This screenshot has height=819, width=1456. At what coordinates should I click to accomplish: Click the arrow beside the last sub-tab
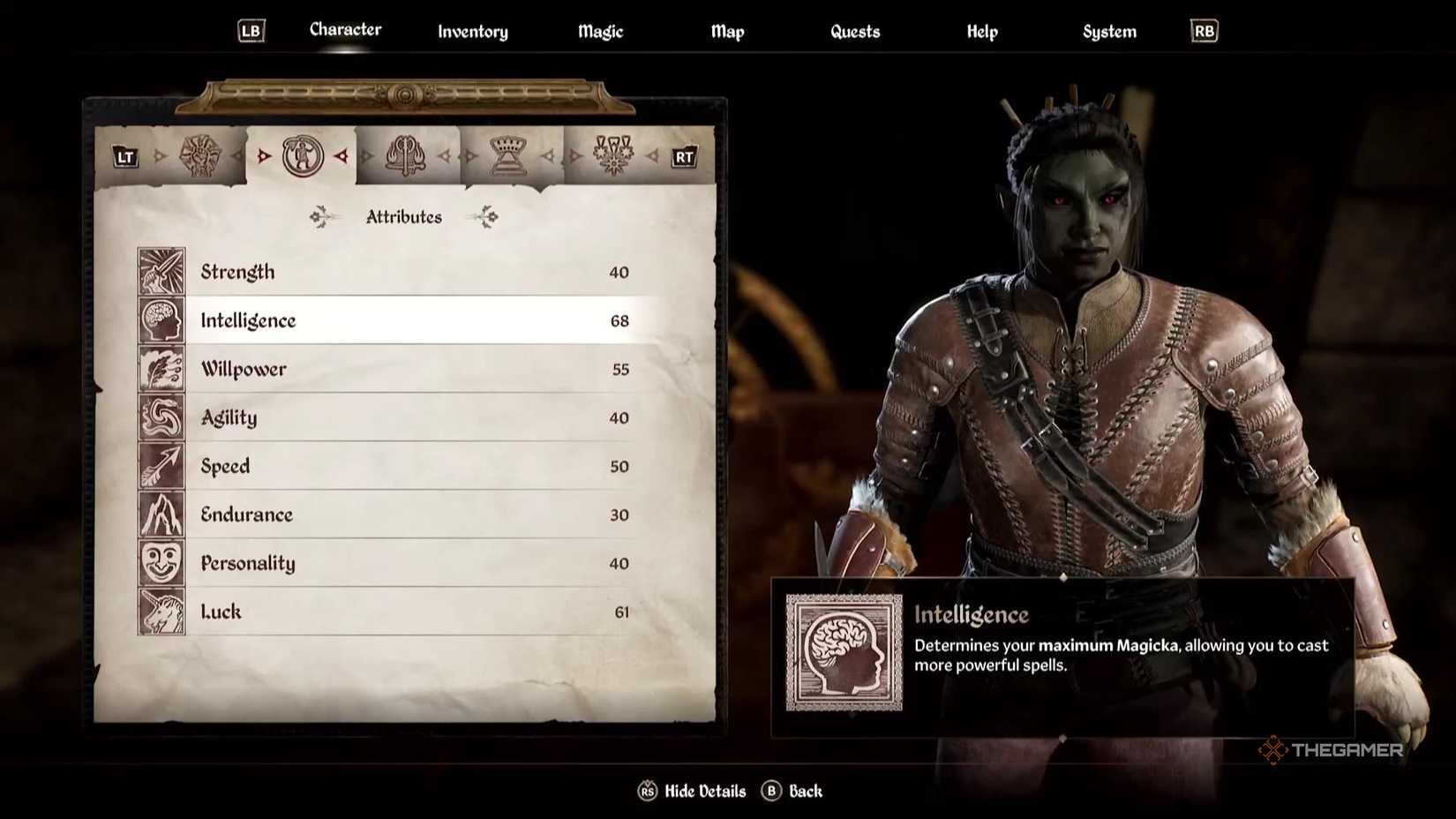653,154
